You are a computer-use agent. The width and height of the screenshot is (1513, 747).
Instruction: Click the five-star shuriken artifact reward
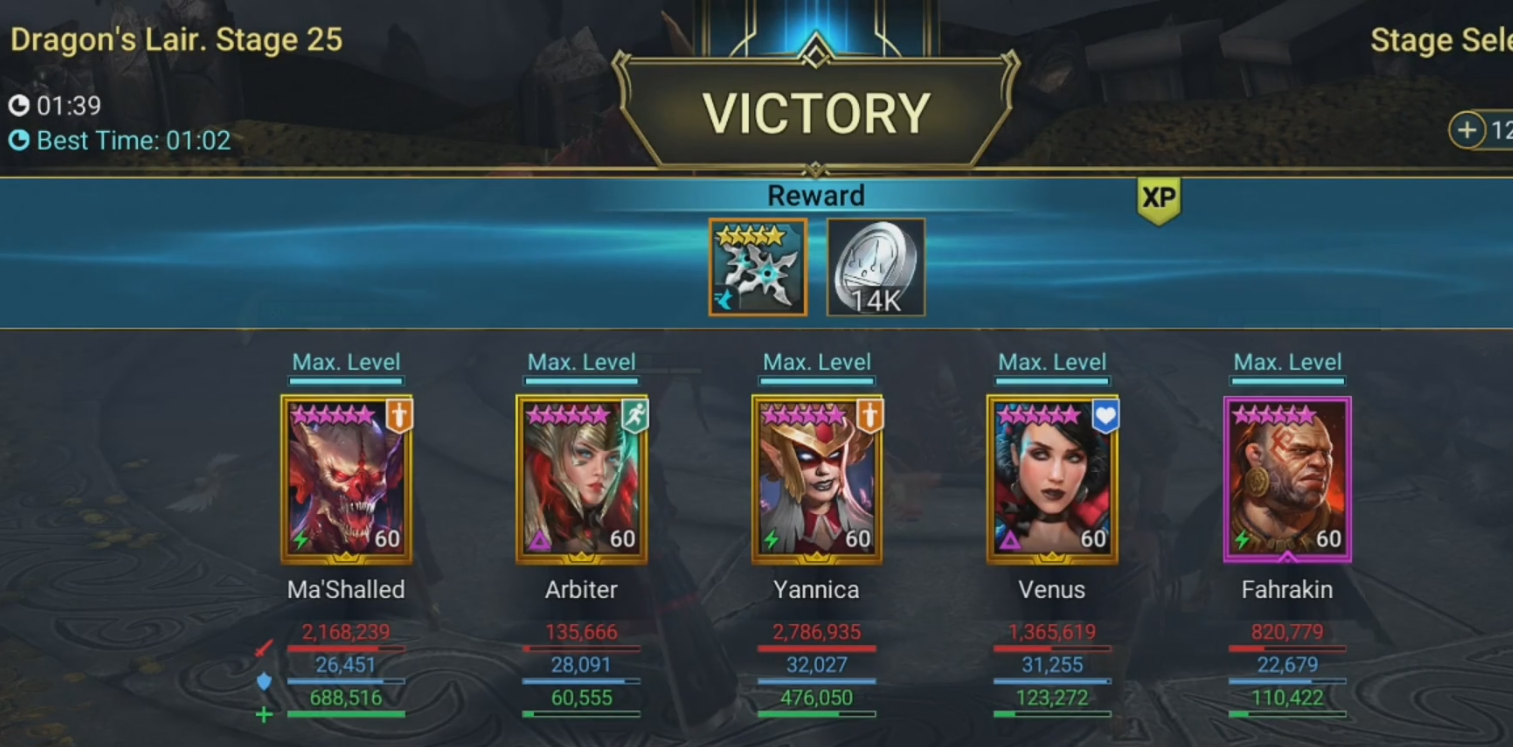757,267
